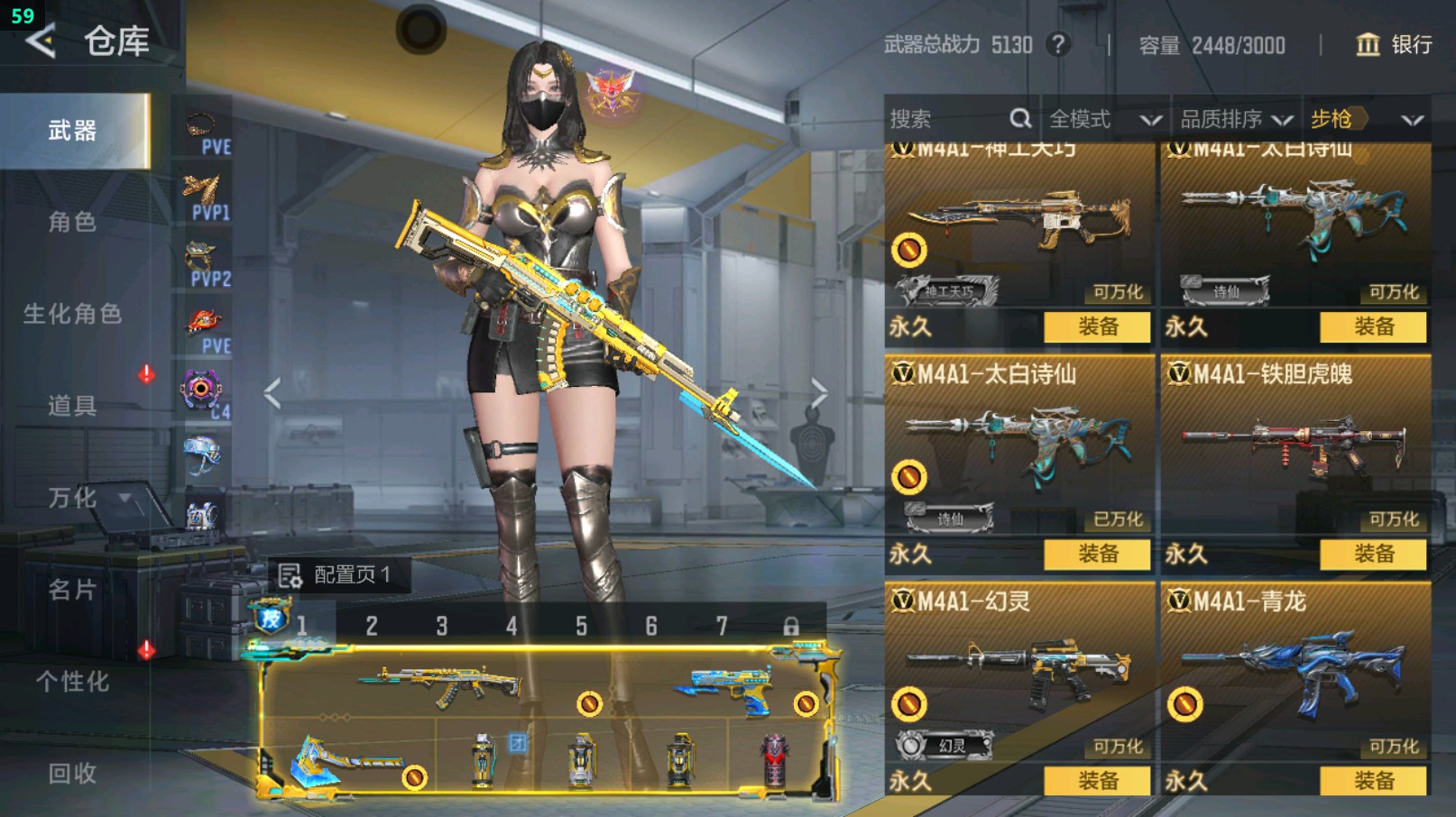Change the 品质排序 sorting dropdown
The width and height of the screenshot is (1456, 817).
(x=1236, y=119)
